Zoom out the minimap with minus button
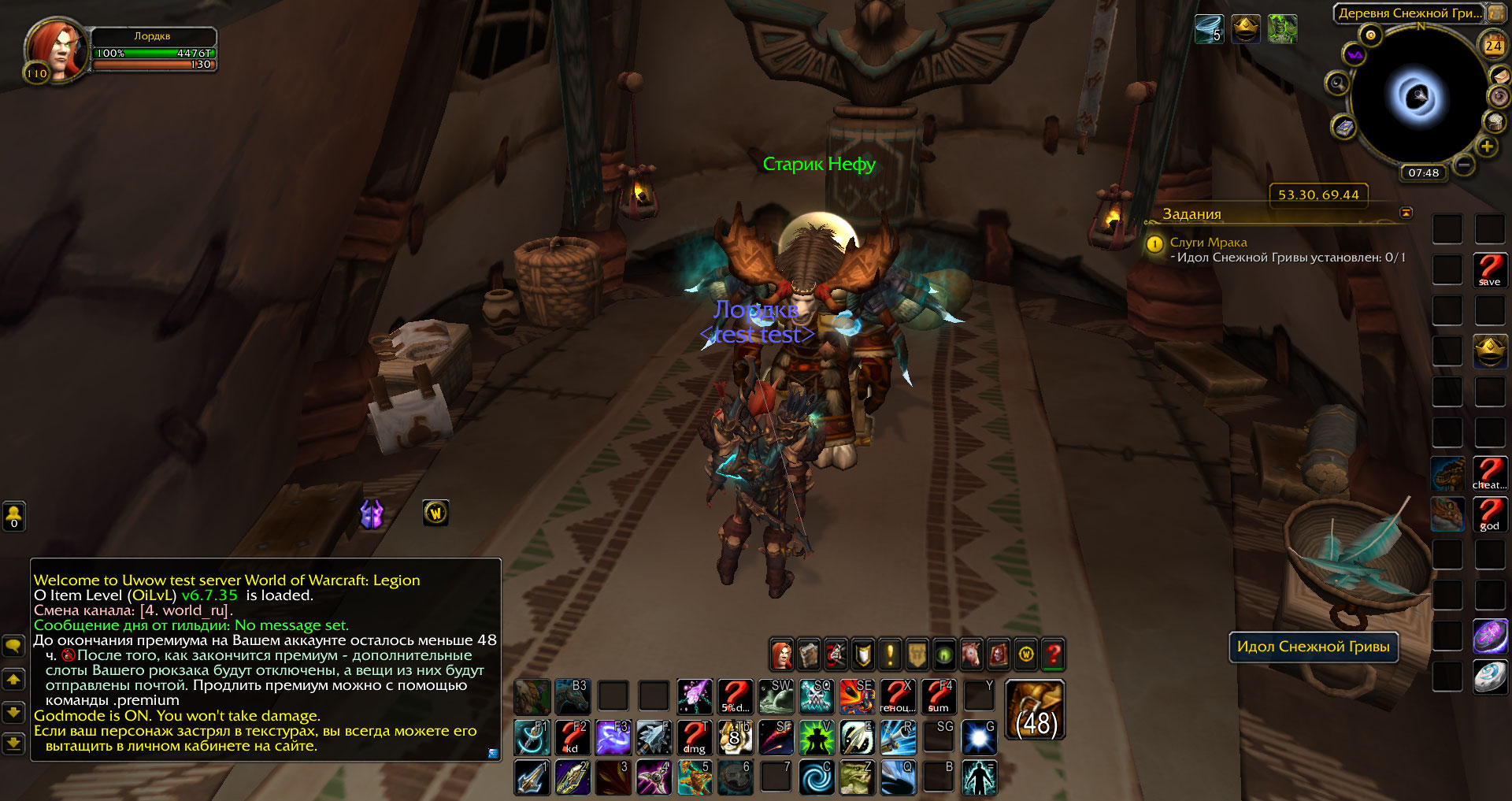This screenshot has height=801, width=1512. tap(1464, 165)
